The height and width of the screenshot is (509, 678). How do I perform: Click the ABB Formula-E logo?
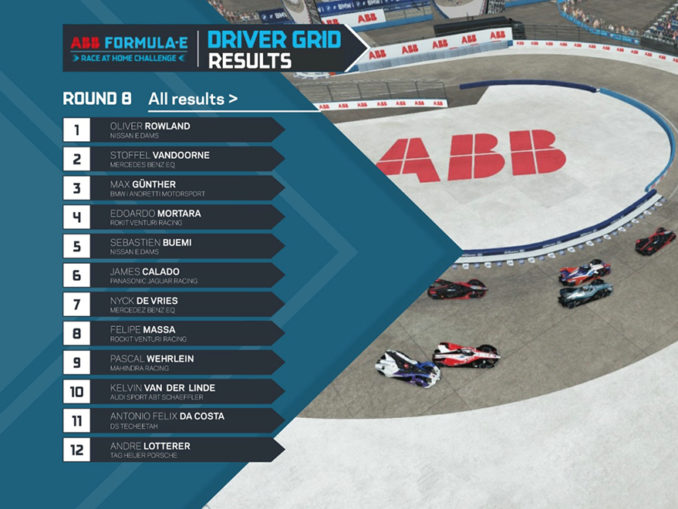pos(128,49)
